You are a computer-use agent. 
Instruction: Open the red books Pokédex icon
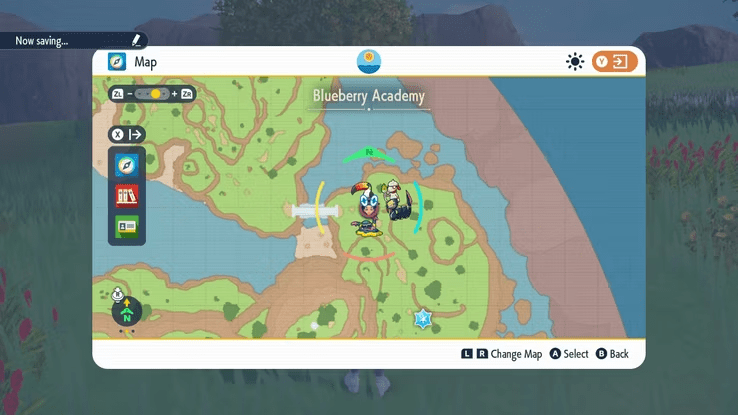(x=126, y=196)
